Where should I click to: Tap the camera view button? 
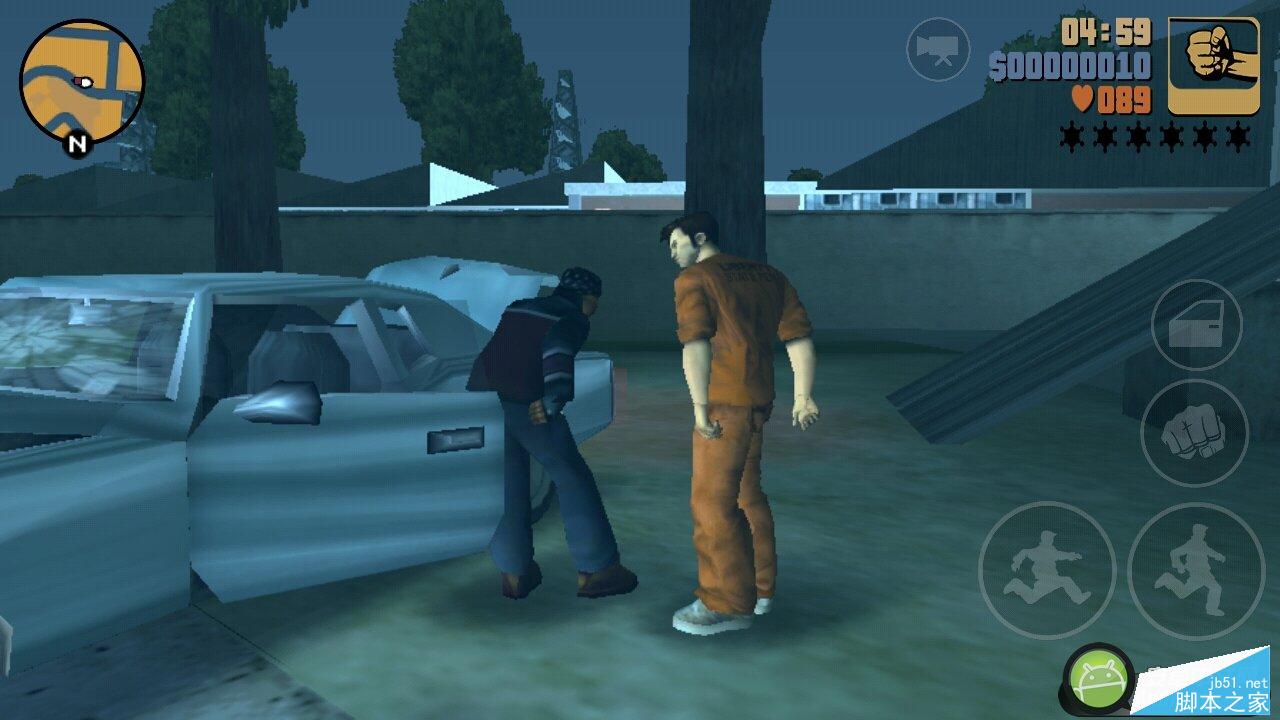(938, 49)
